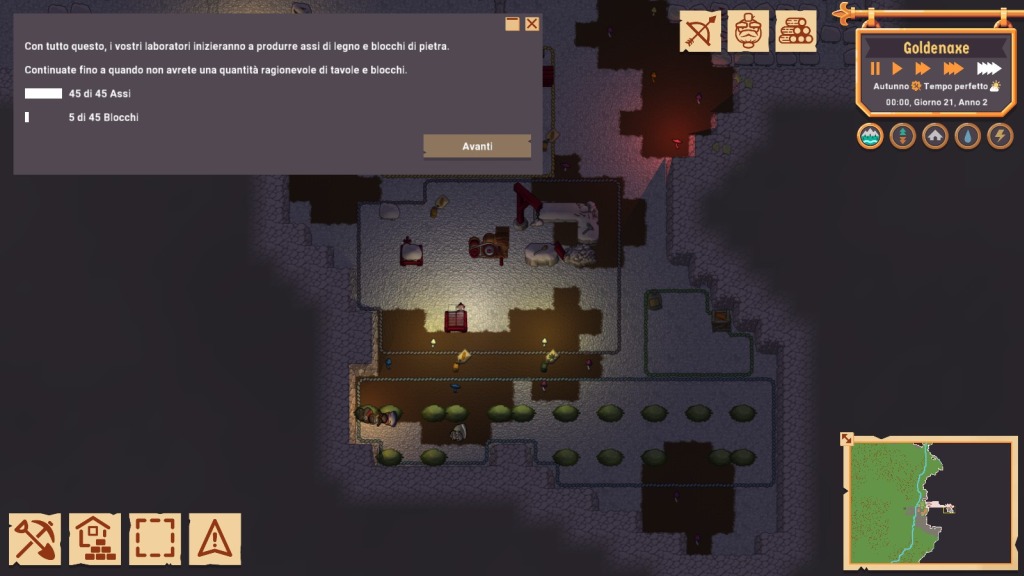Pause the game
The width and height of the screenshot is (1024, 576).
(x=875, y=69)
